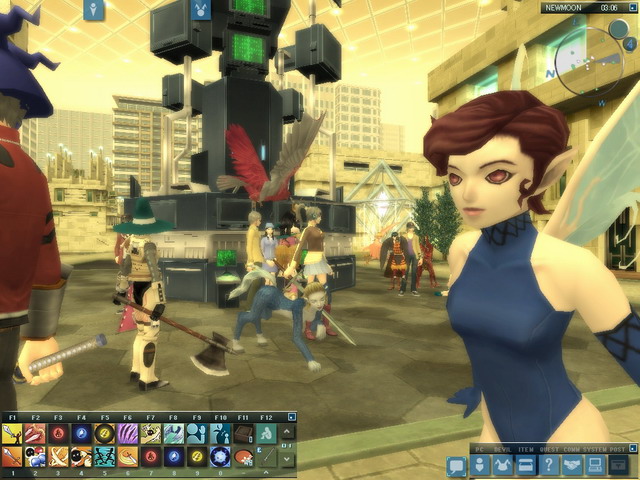
Task: Select the blue rabbit-eared icon at top
Action: 202,10
